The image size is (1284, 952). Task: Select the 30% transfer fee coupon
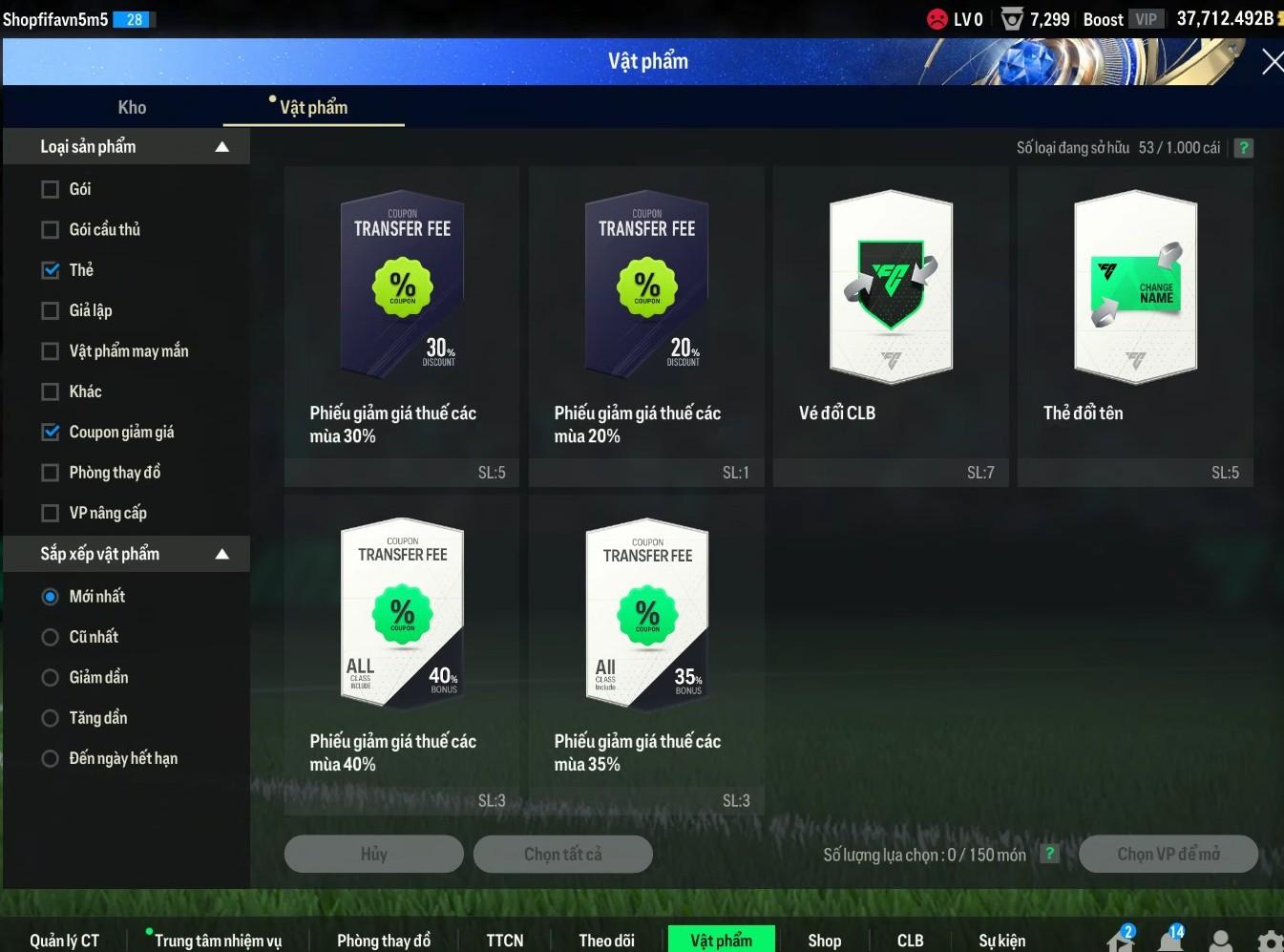click(x=402, y=325)
